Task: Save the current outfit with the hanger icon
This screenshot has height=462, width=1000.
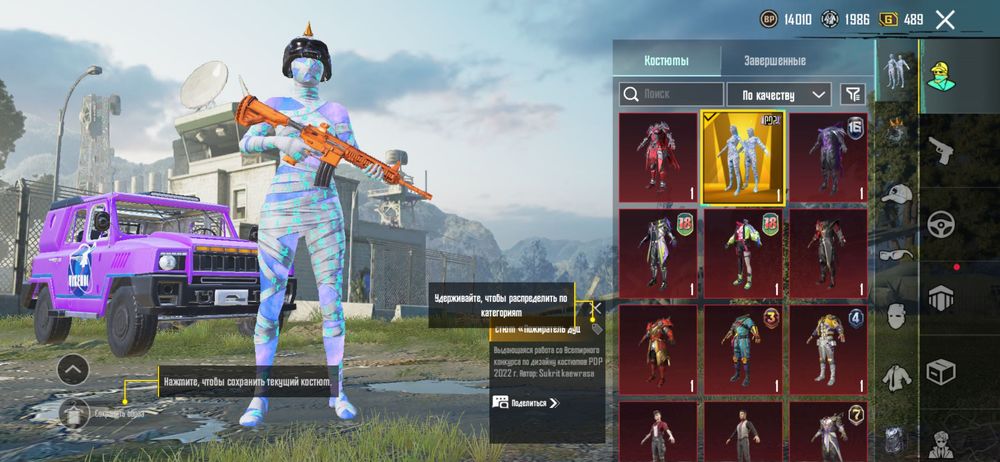Action: tap(73, 411)
